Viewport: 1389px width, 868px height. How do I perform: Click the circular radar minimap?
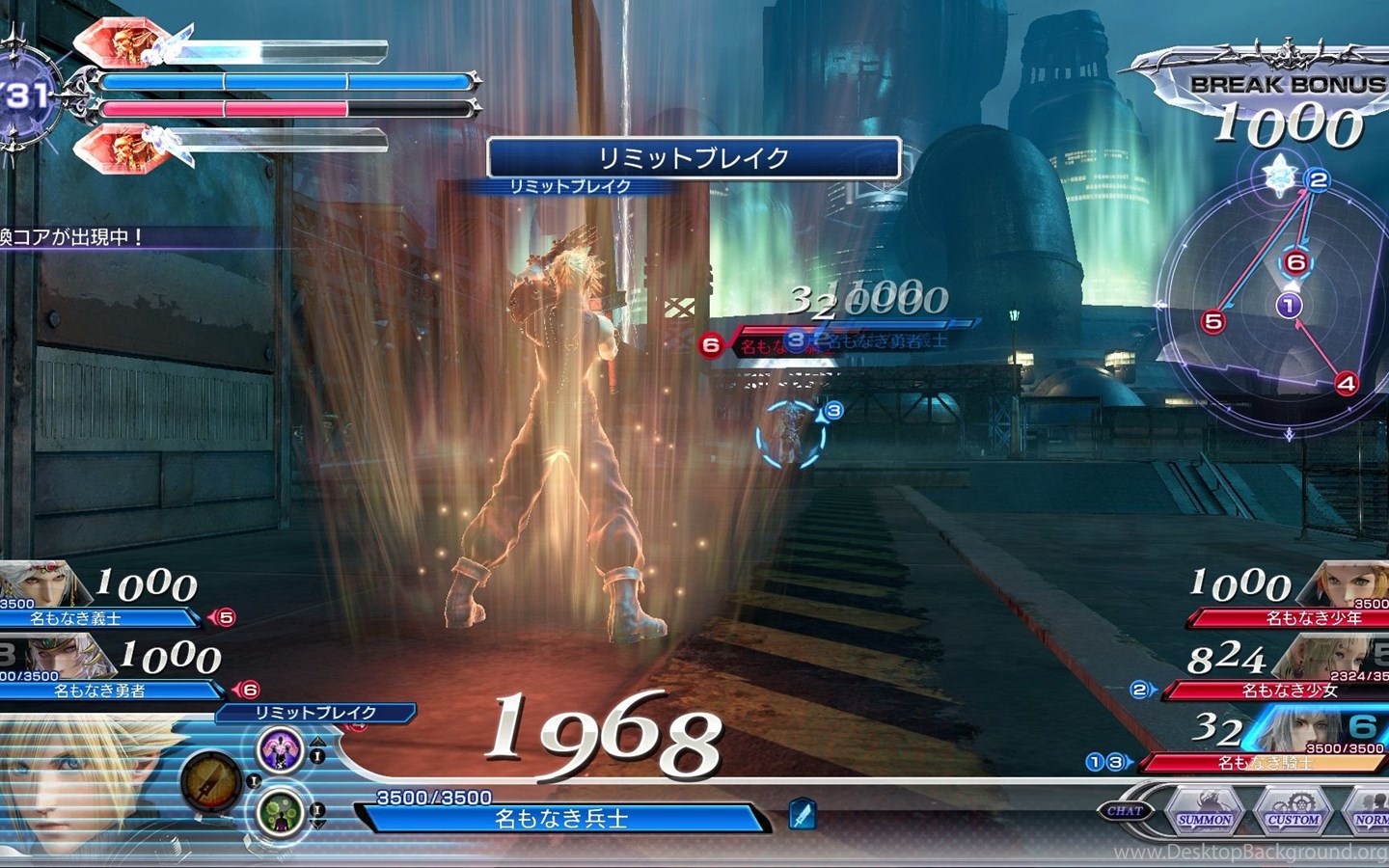(x=1273, y=309)
